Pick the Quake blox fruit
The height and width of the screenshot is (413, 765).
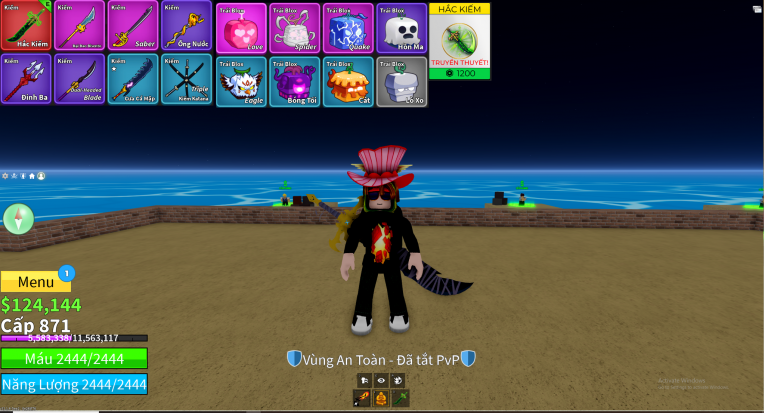click(x=348, y=27)
